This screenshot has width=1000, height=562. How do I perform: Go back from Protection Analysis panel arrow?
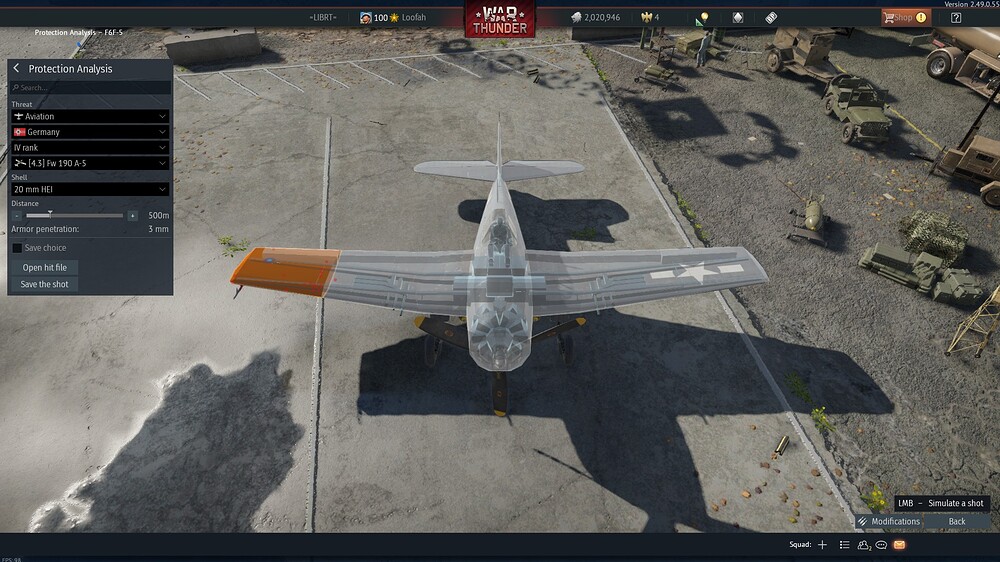point(16,69)
